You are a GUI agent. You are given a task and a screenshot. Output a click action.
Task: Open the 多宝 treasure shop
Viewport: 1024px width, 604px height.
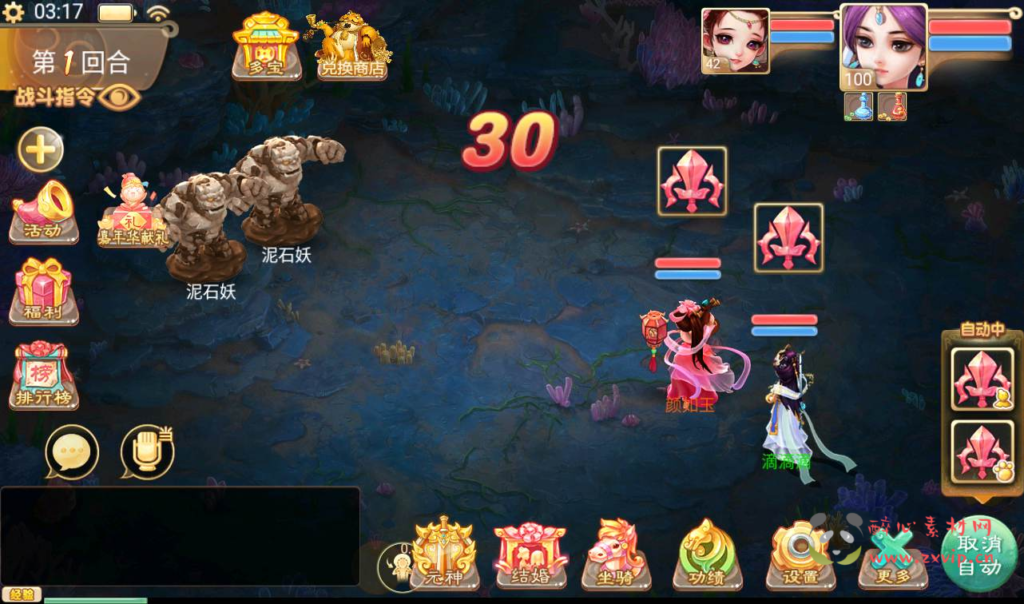[265, 46]
